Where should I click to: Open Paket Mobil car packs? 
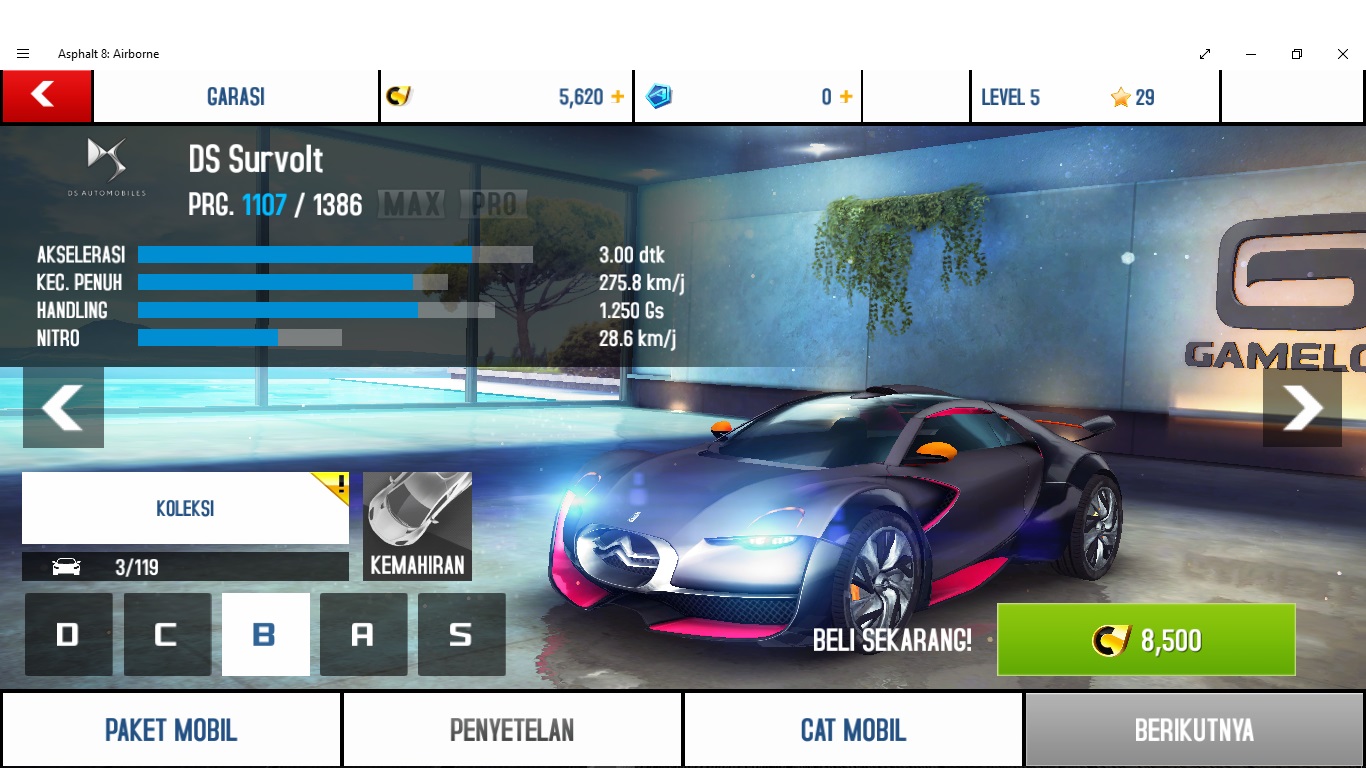171,730
